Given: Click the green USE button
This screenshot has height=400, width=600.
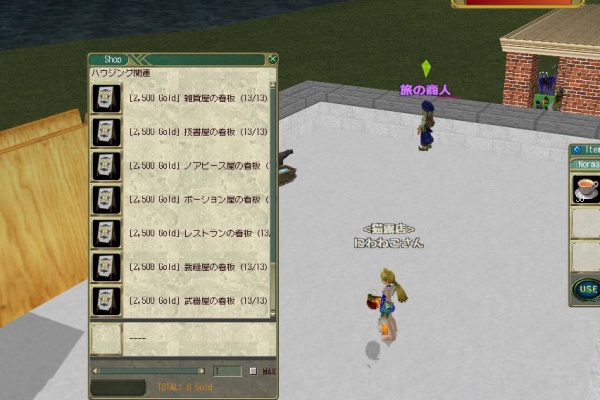Looking at the screenshot, I should pos(586,291).
